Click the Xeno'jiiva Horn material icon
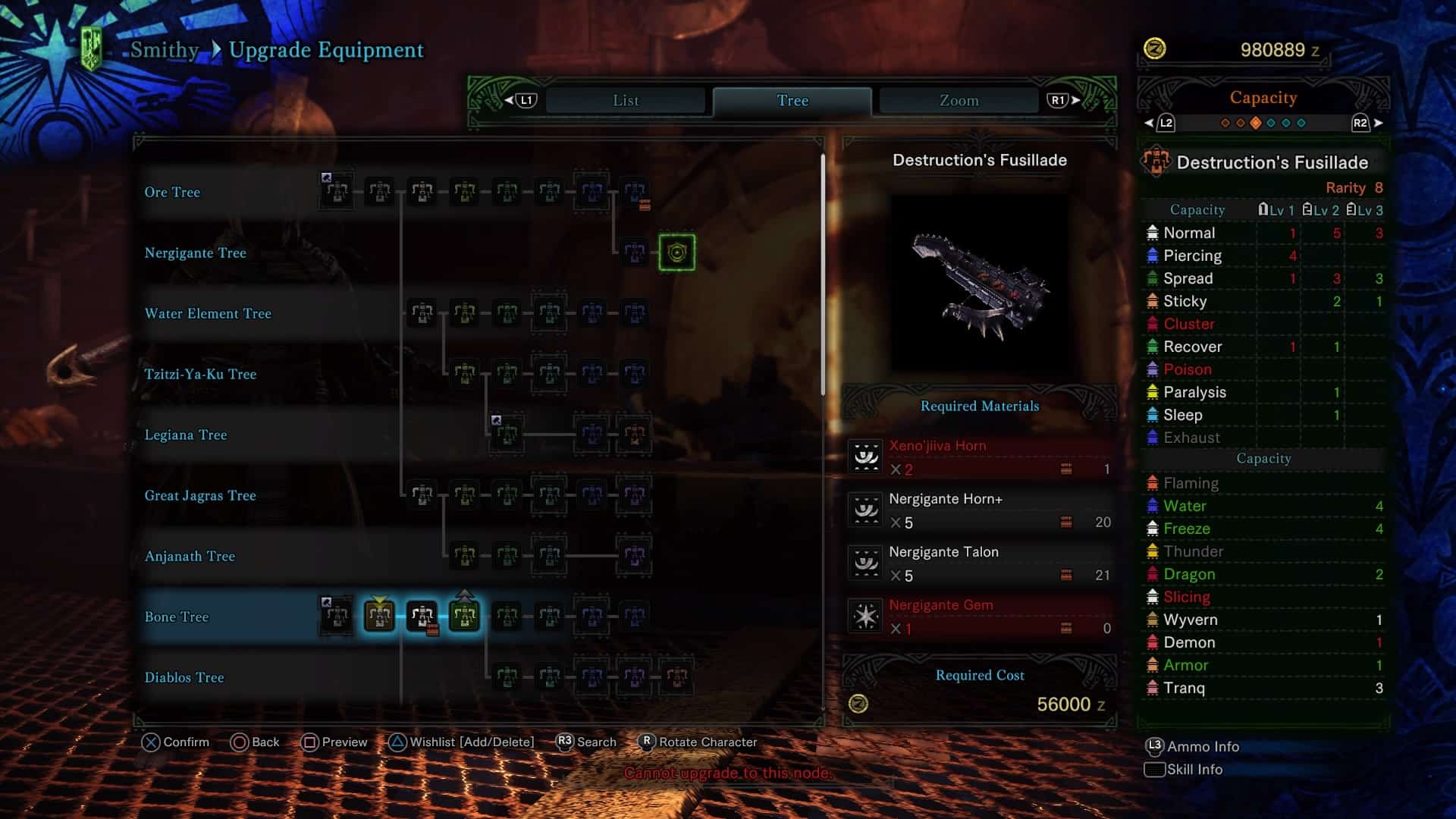Screen dimensions: 1456x819 pyautogui.click(x=864, y=457)
